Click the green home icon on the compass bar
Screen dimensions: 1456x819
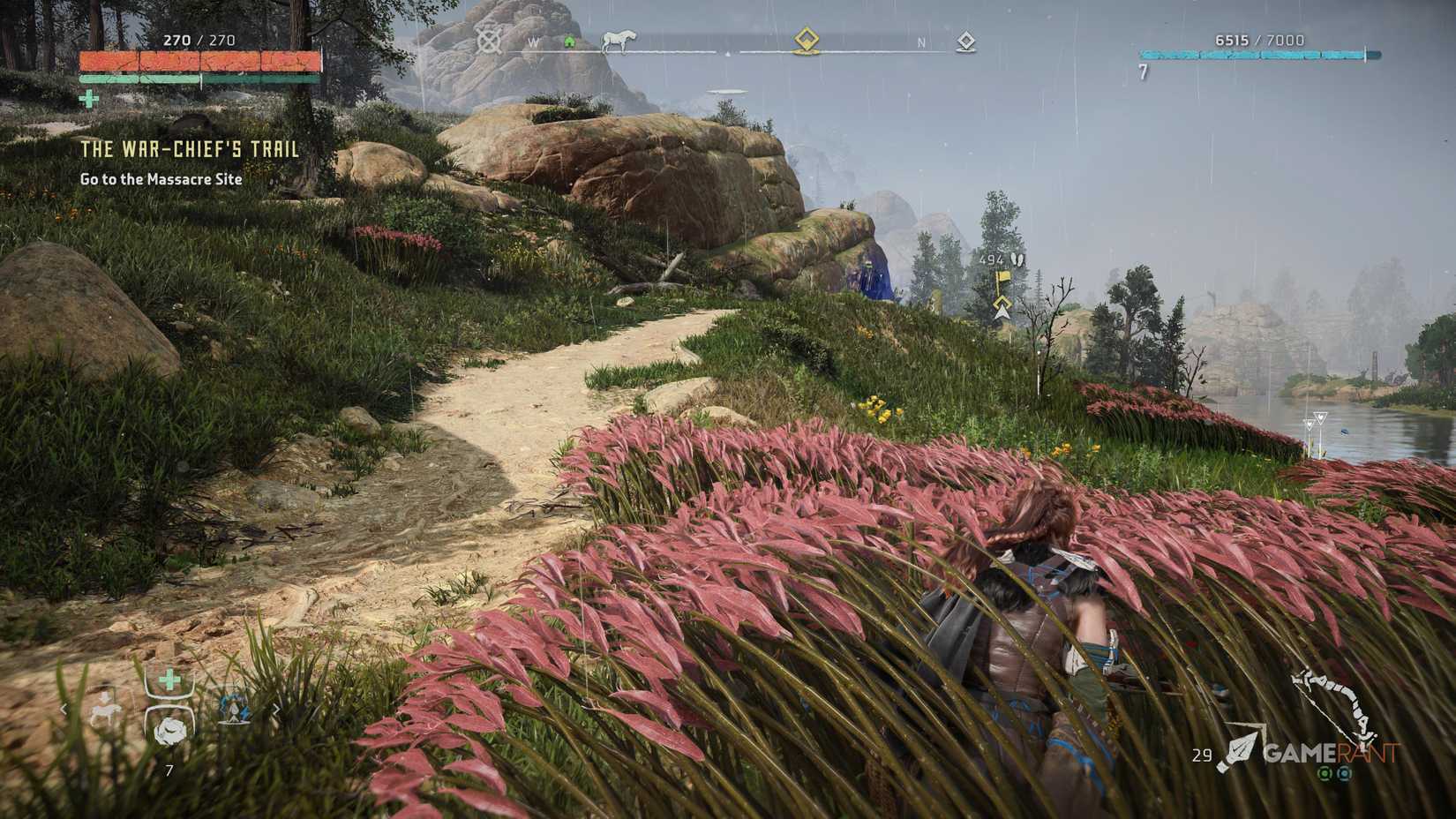[x=569, y=41]
